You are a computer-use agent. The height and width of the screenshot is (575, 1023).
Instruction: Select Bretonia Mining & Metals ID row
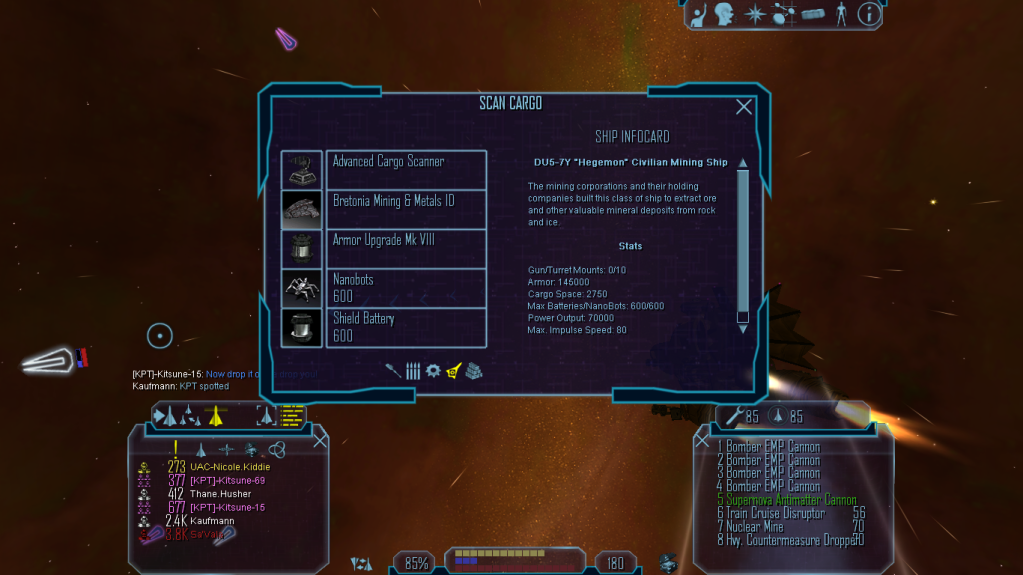406,208
